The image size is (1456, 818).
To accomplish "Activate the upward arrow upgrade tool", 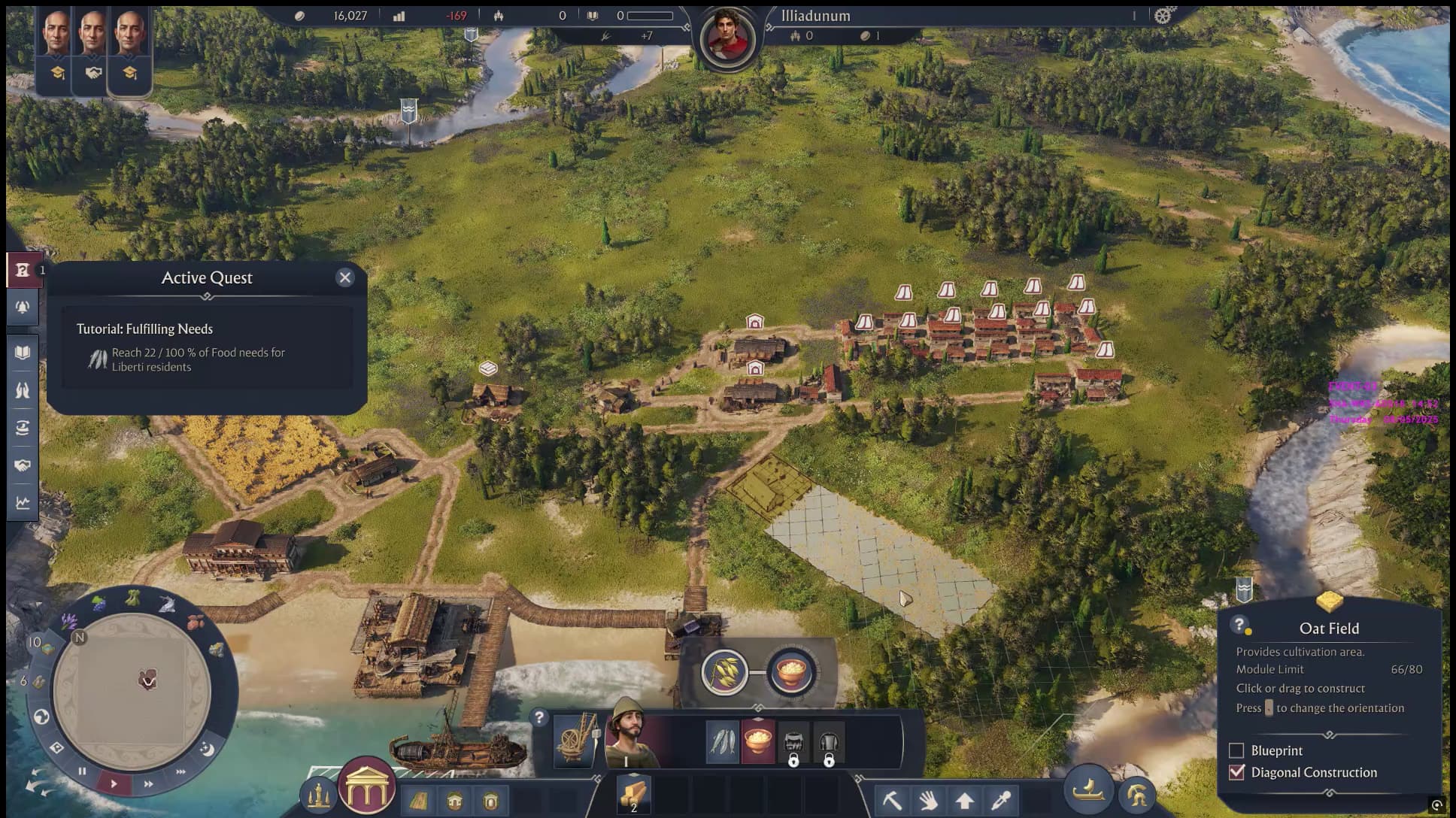I will [965, 800].
